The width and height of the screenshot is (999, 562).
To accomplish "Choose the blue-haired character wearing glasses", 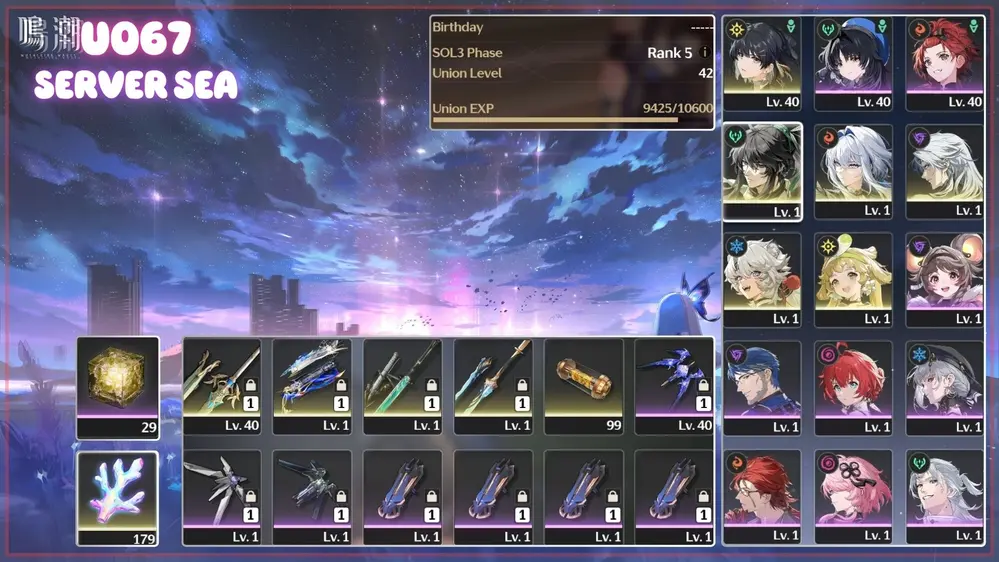I will tap(762, 382).
